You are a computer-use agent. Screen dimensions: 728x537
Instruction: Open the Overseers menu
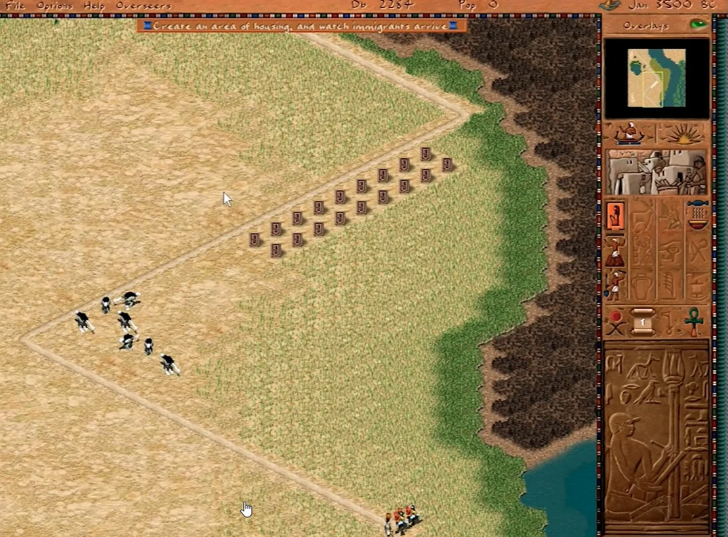click(142, 6)
